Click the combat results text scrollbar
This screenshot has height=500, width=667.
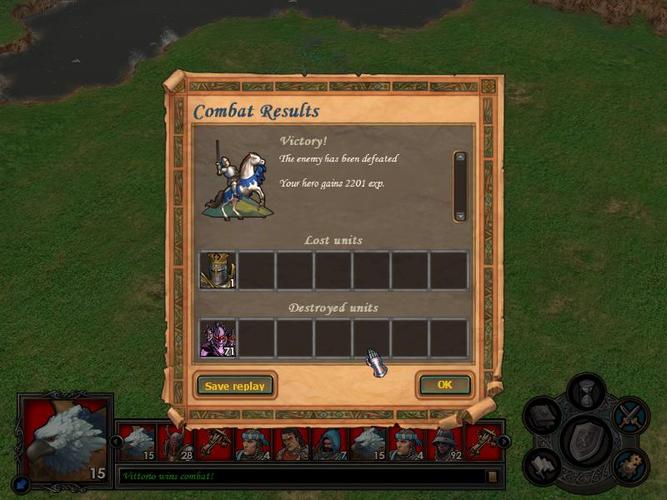460,186
